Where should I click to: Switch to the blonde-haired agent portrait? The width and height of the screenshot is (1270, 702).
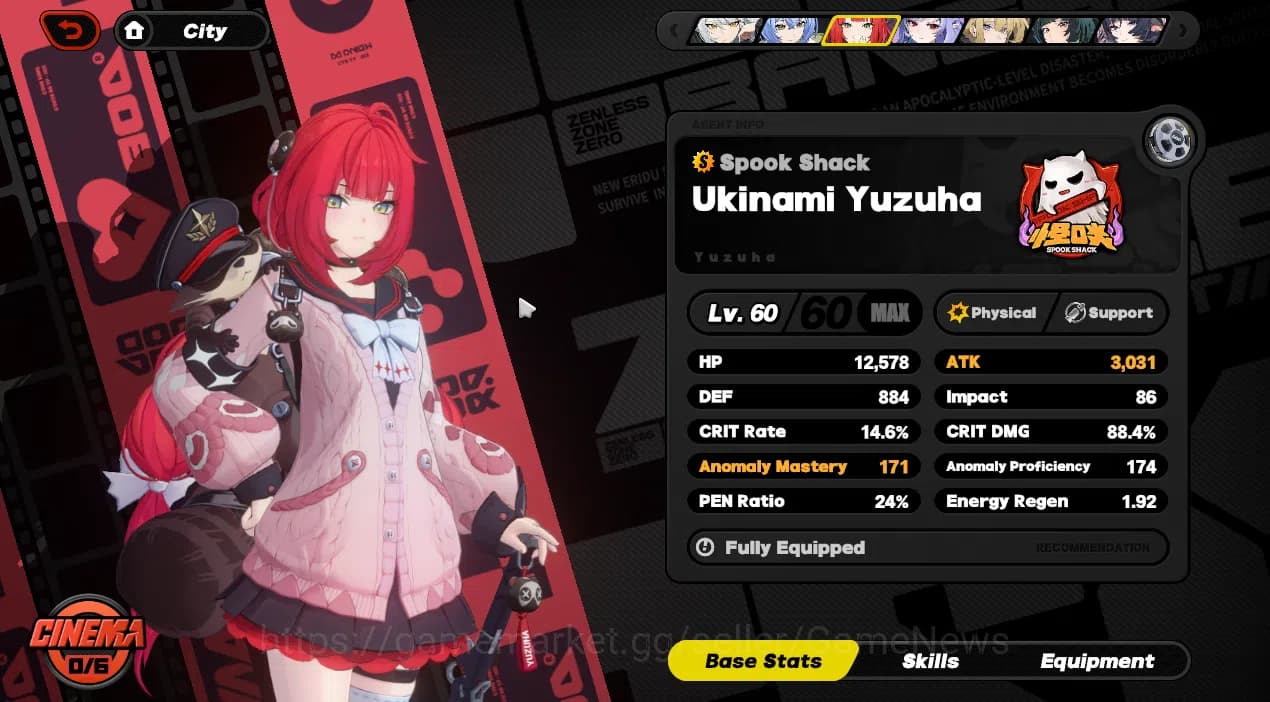coord(996,31)
